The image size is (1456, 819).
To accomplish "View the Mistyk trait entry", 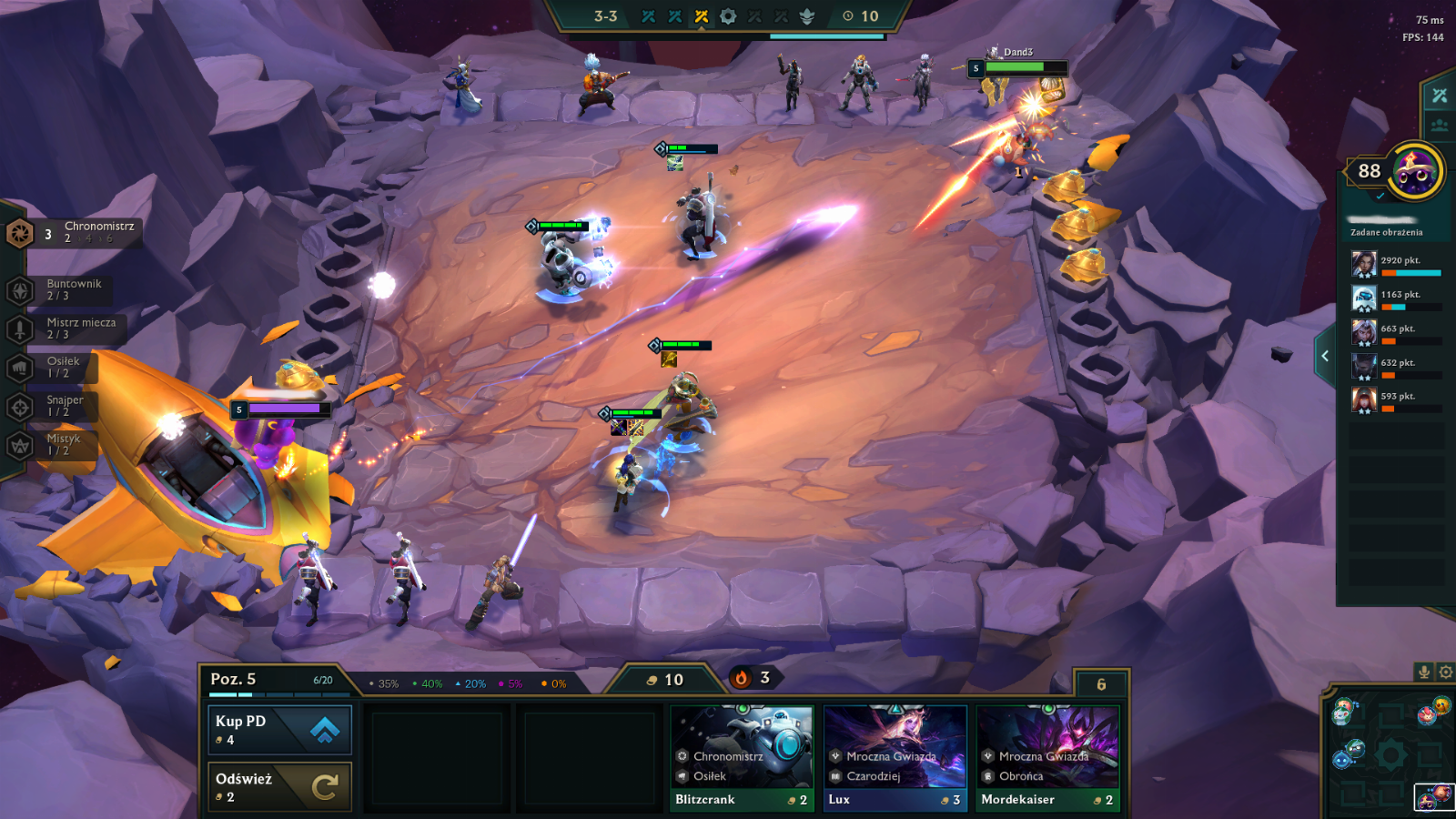I will tap(56, 444).
